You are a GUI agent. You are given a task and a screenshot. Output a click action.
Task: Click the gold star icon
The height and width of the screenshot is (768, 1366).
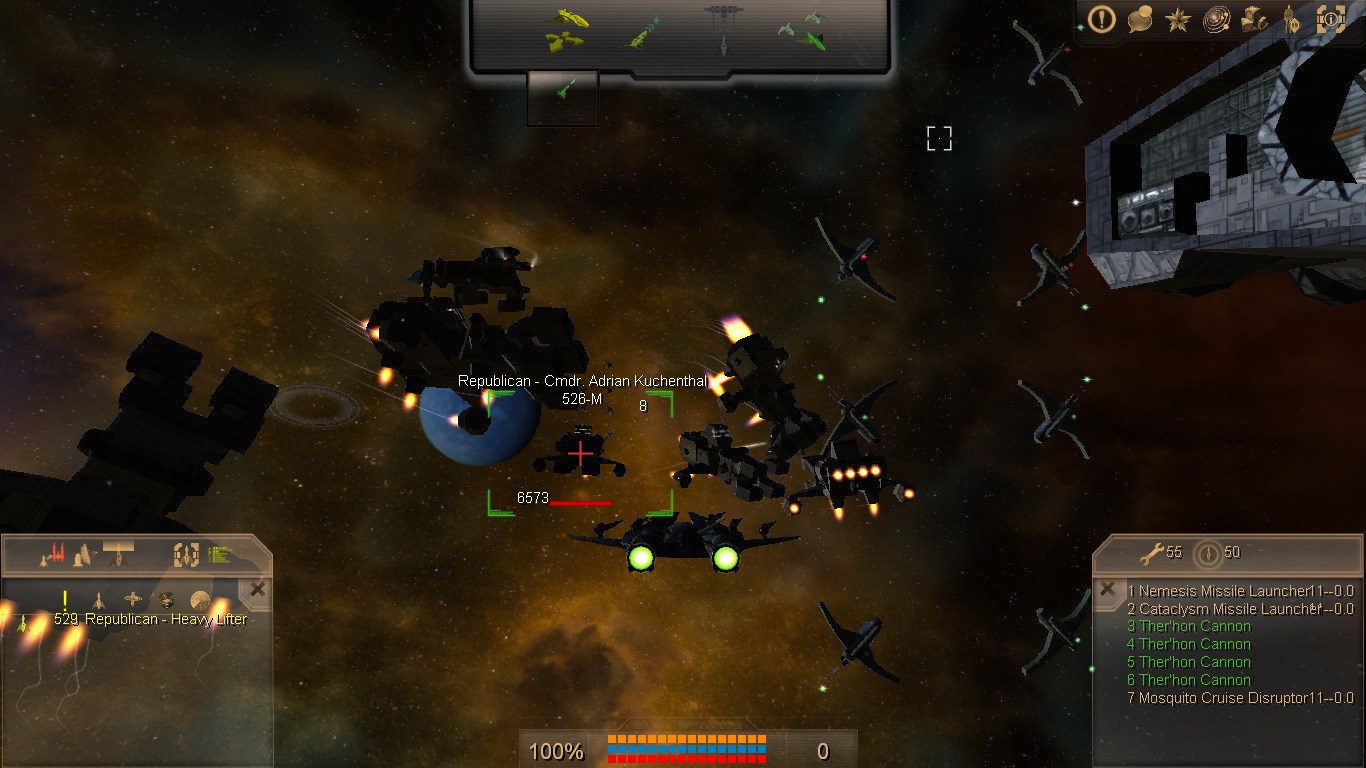1177,20
